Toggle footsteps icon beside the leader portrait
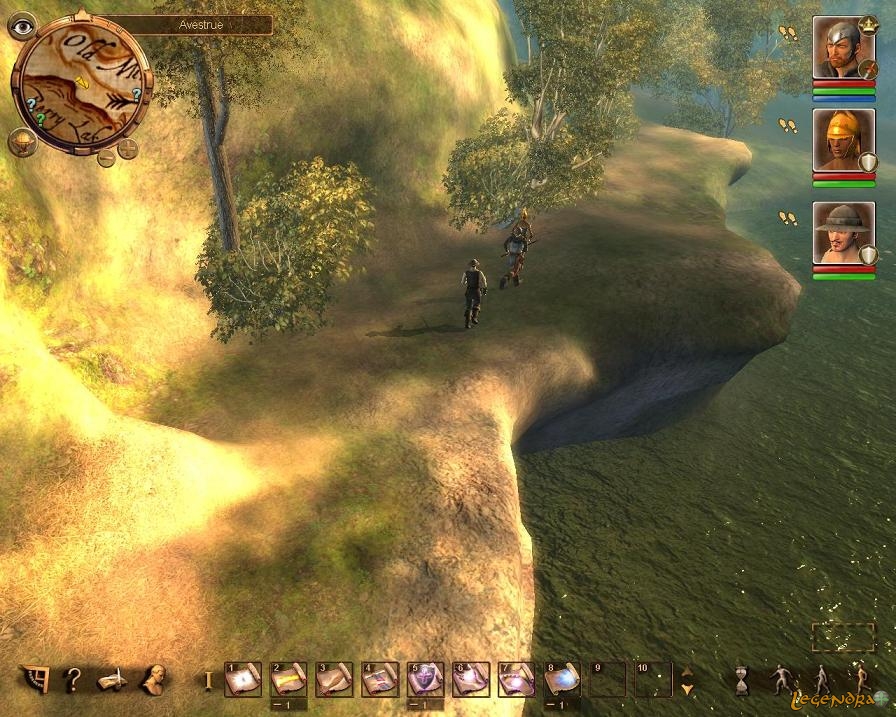The image size is (896, 717). (788, 33)
